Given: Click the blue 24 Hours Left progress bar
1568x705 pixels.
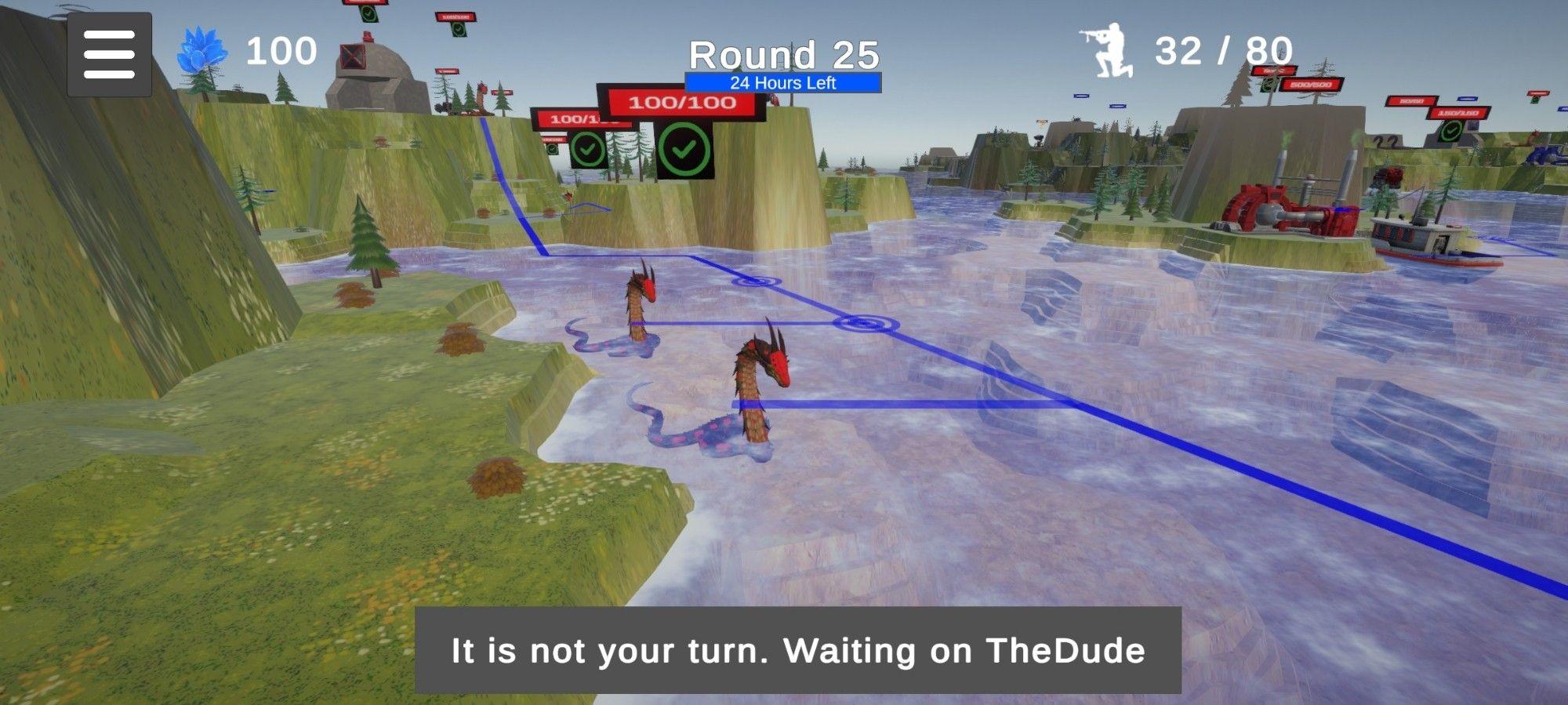Looking at the screenshot, I should point(784,80).
